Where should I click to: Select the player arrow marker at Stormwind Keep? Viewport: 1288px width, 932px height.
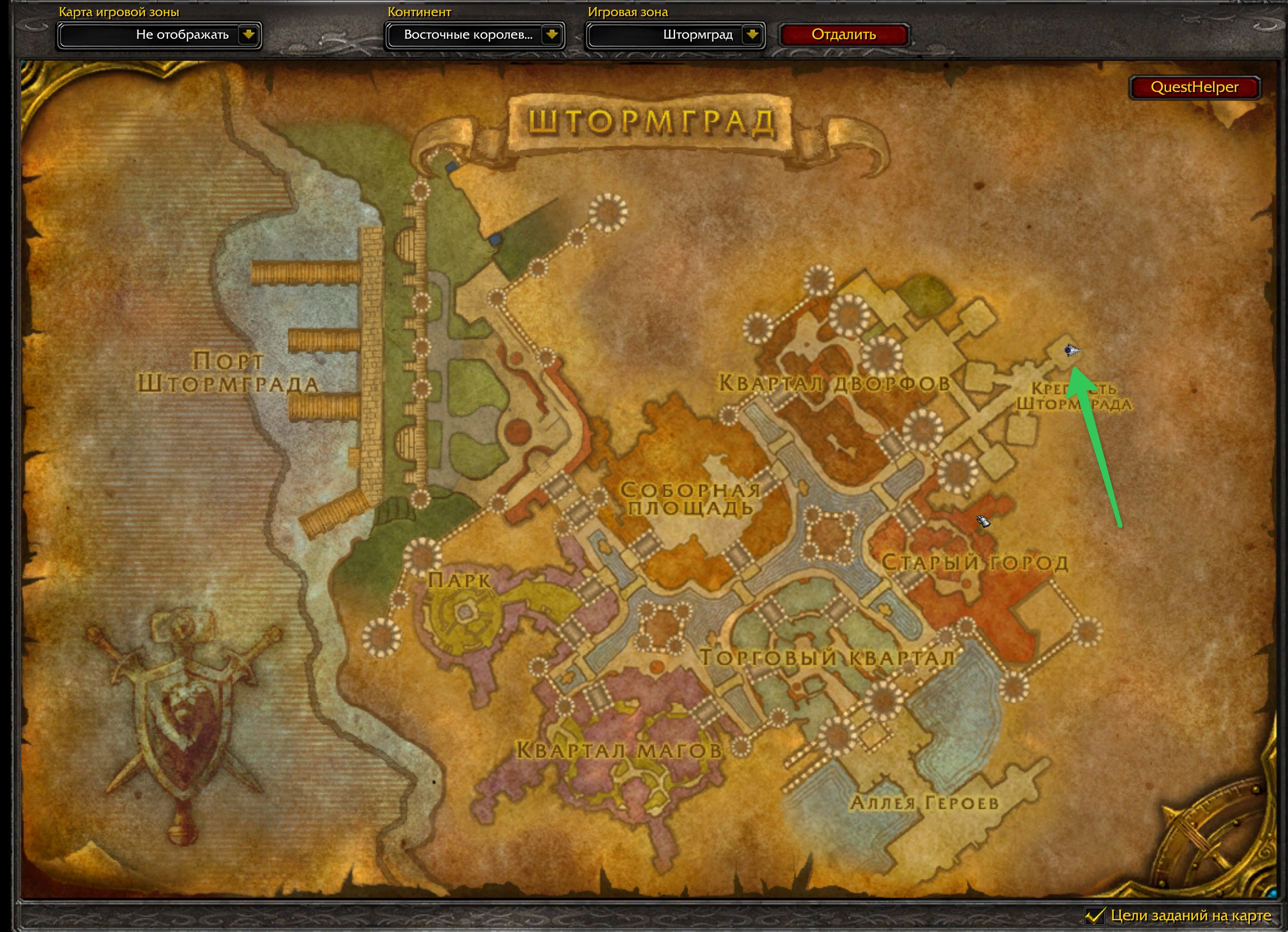(x=1071, y=351)
